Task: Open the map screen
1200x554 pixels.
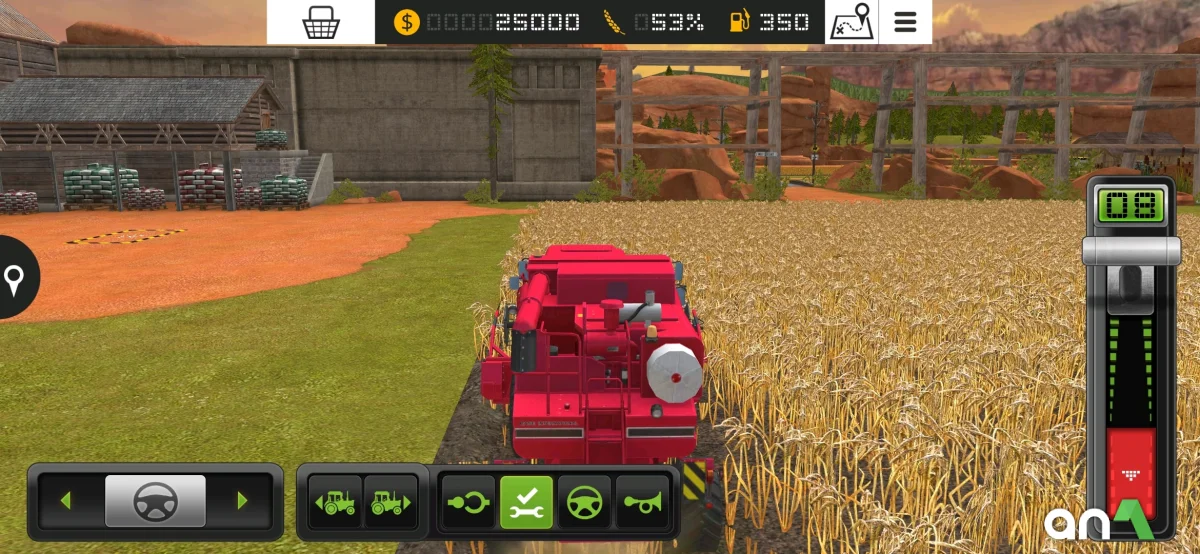Action: (x=851, y=22)
